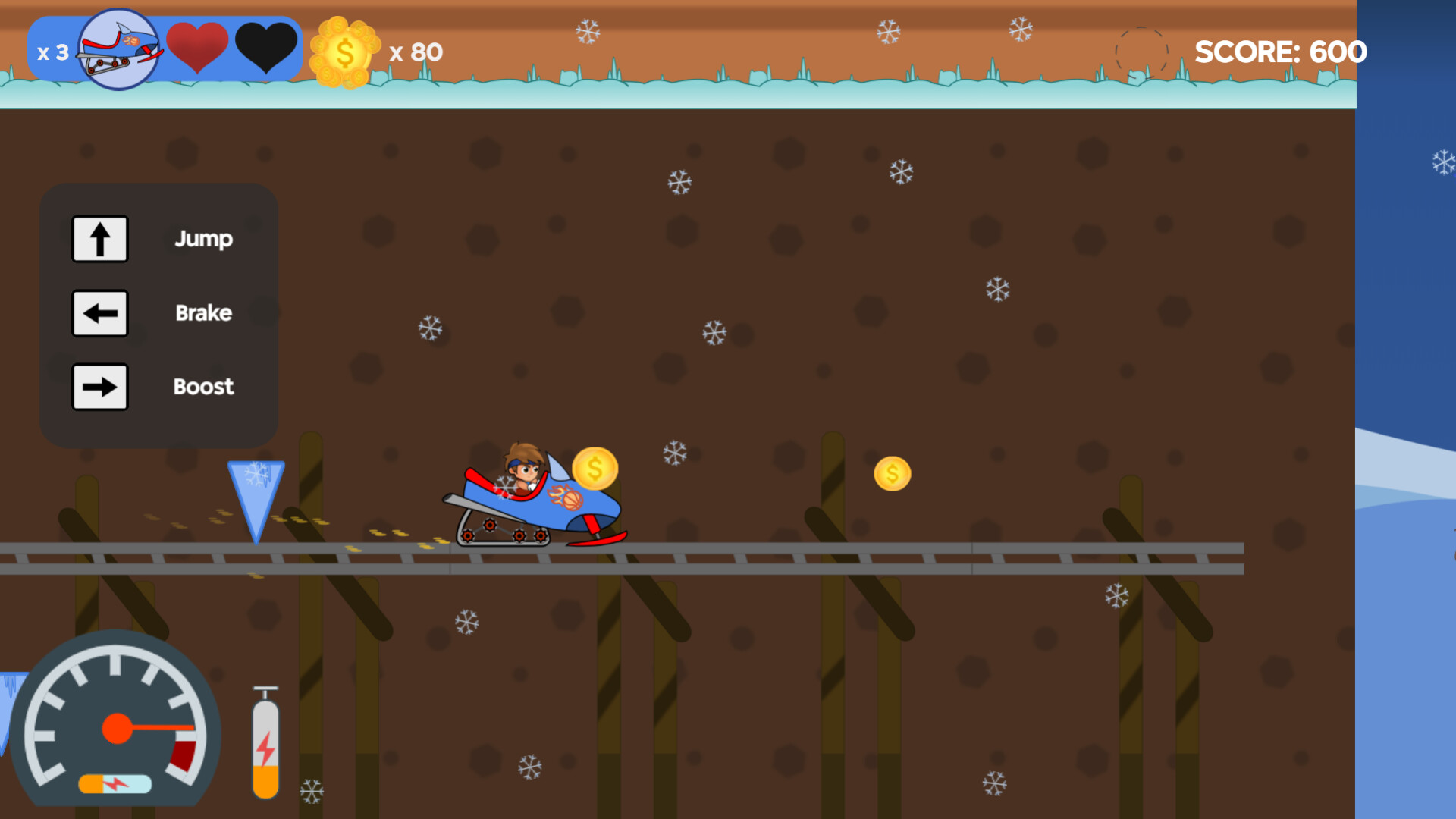Screen dimensions: 1456x819
Task: Open the coin count x80 display
Action: click(x=416, y=52)
